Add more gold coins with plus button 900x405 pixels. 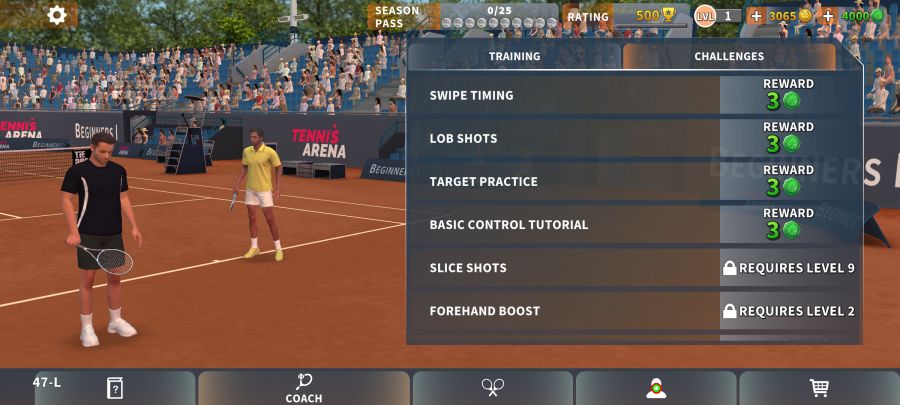[x=756, y=16]
